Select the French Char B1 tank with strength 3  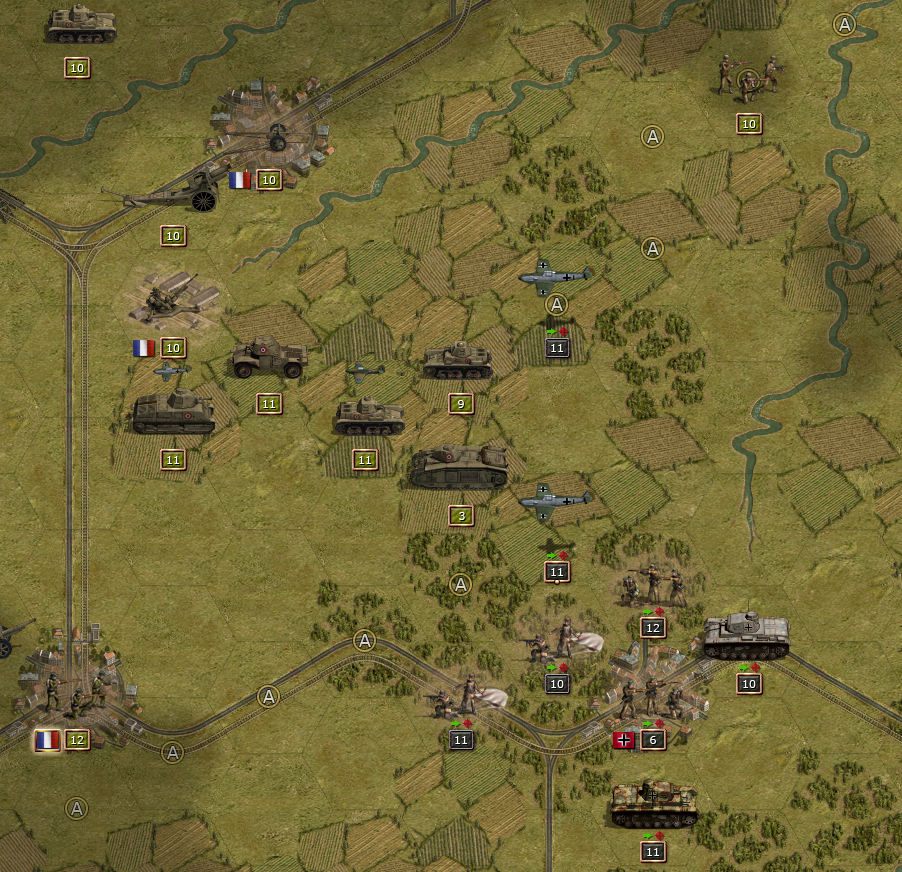(x=459, y=468)
